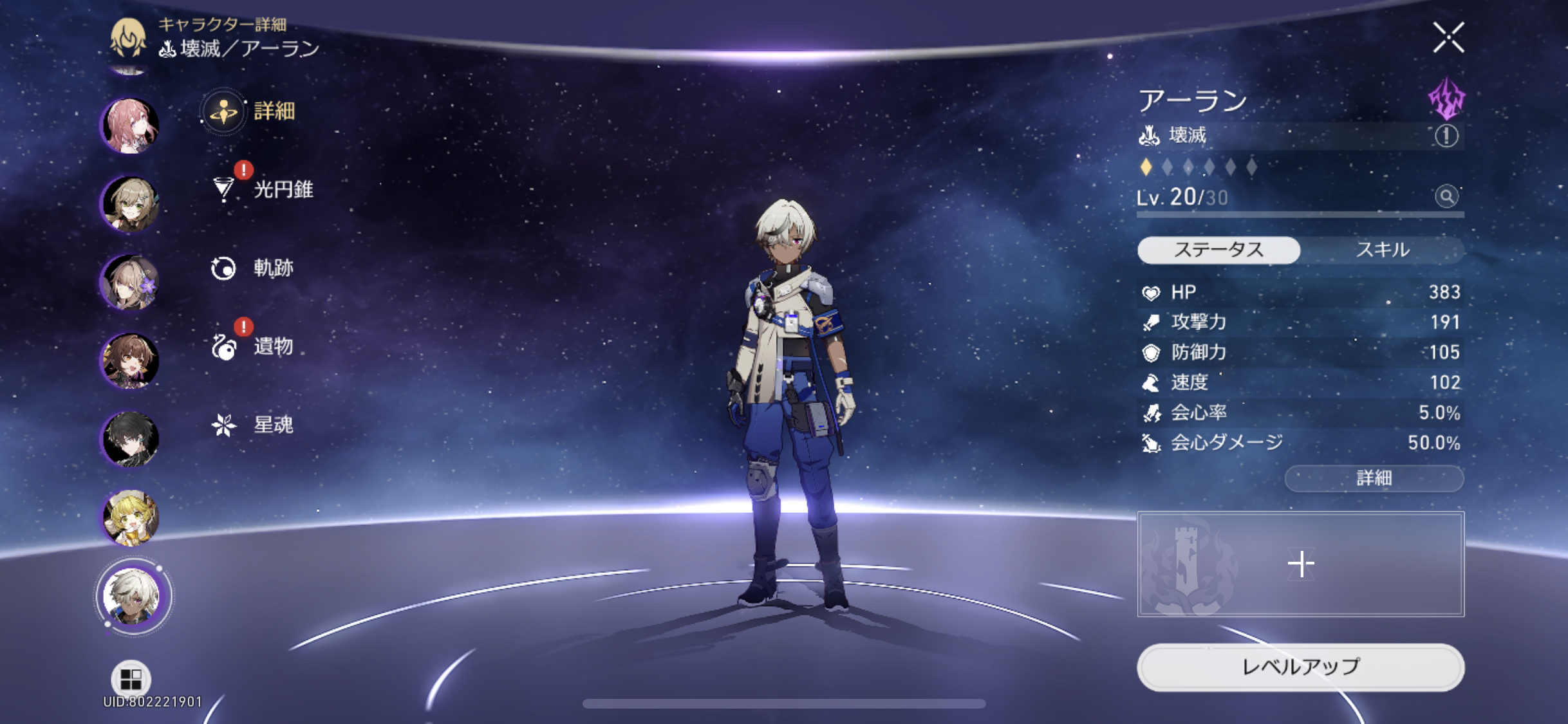Choose the black-haired character portrait
1568x724 pixels.
coord(131,439)
